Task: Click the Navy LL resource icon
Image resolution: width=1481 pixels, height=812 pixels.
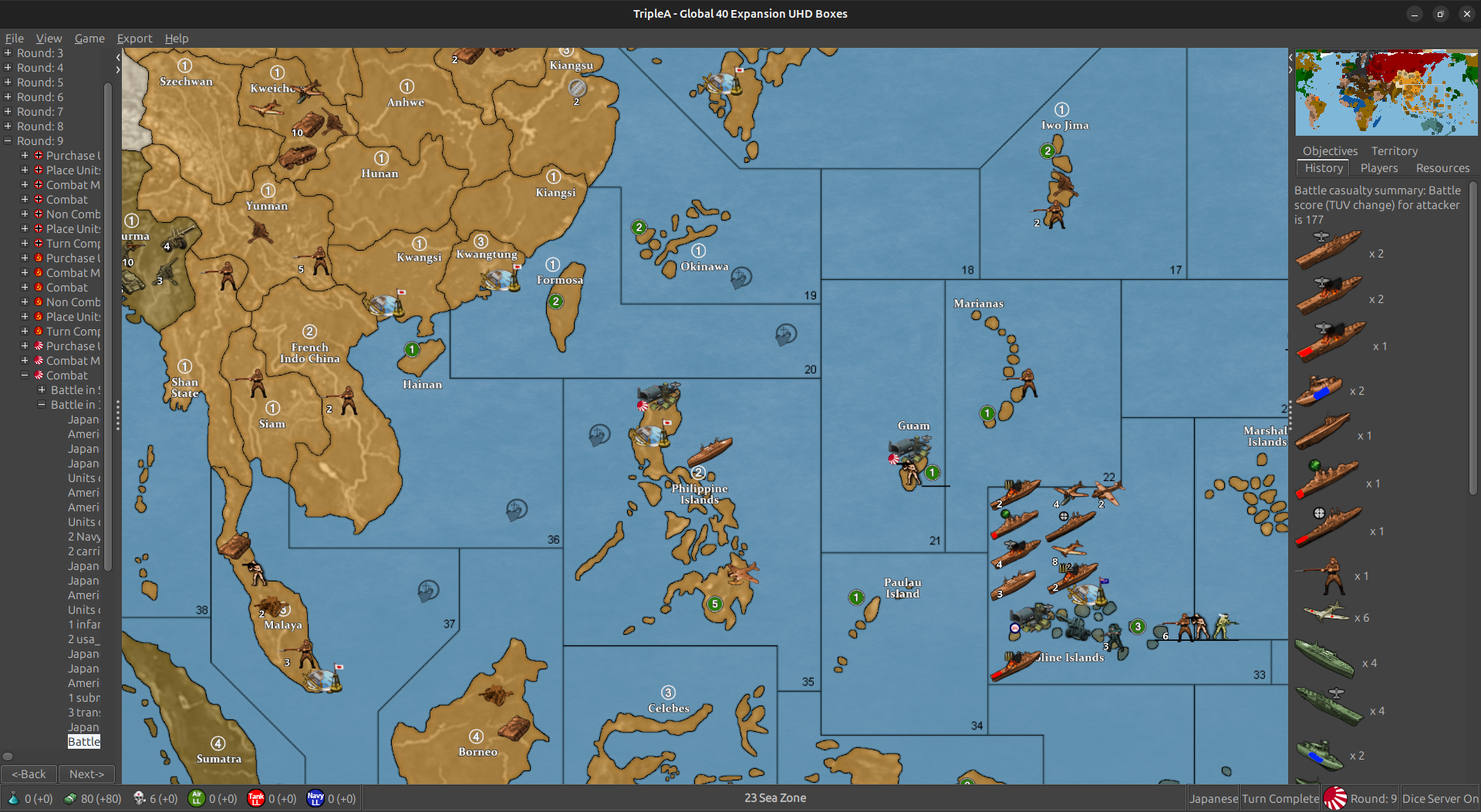Action: pyautogui.click(x=316, y=798)
